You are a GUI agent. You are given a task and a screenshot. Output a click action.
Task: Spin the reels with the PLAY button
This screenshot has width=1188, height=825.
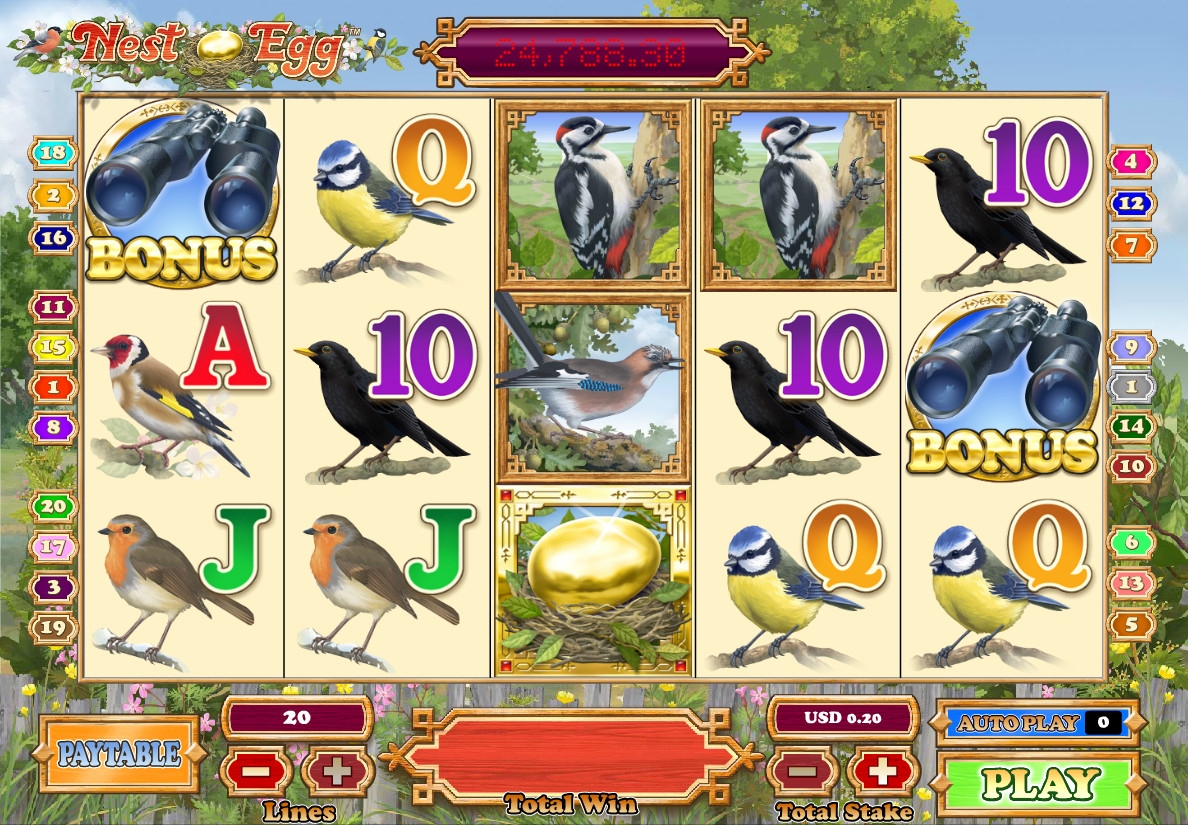1039,782
